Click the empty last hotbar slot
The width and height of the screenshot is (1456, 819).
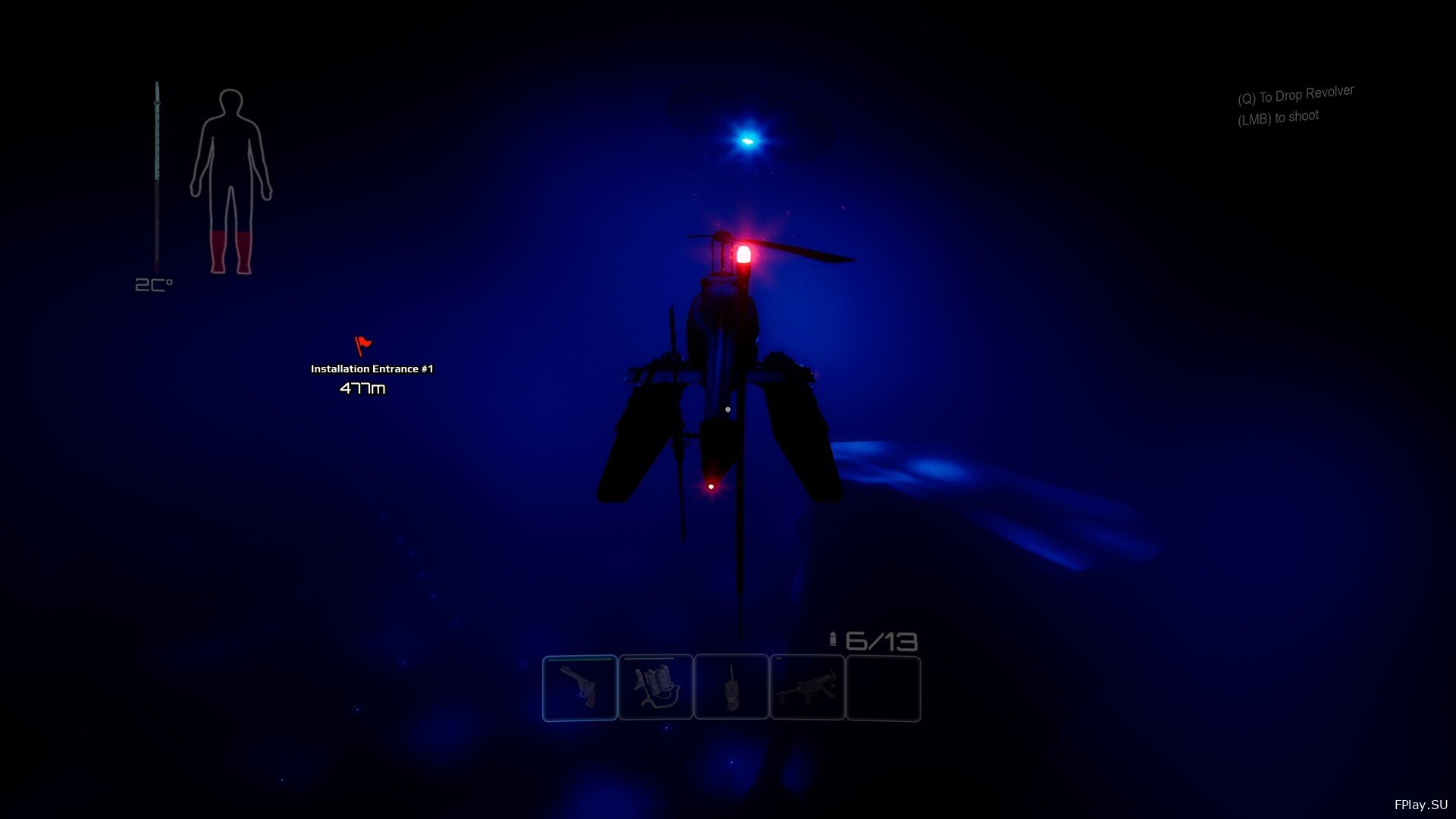point(883,688)
